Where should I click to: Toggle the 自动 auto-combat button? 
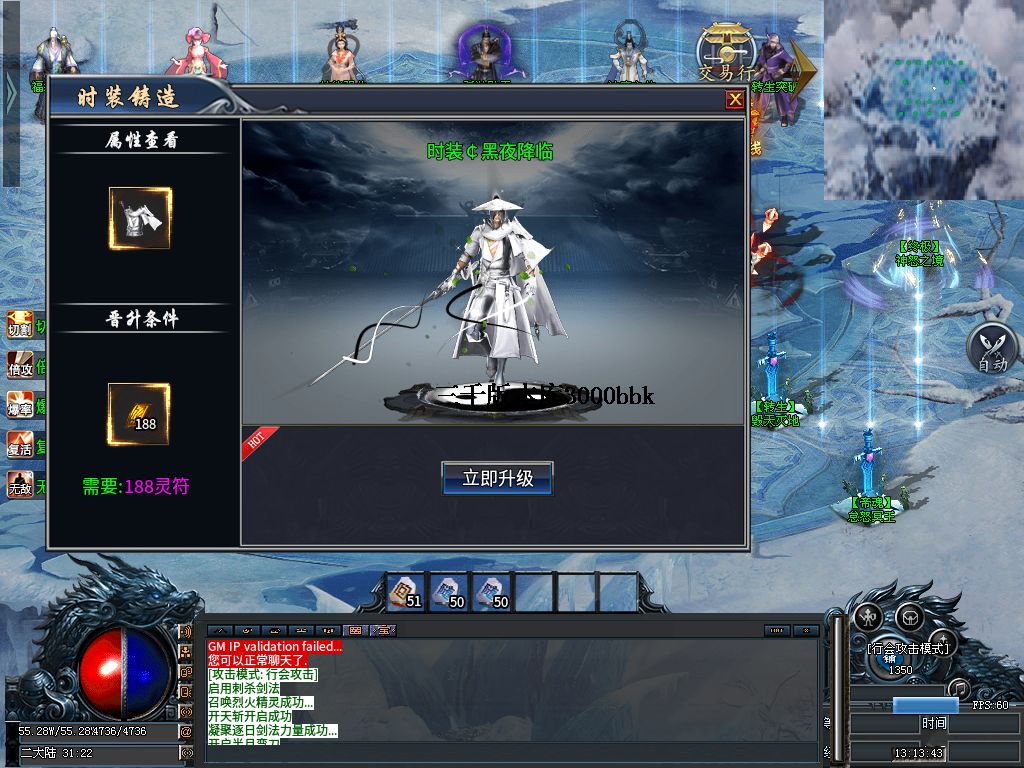pyautogui.click(x=991, y=348)
